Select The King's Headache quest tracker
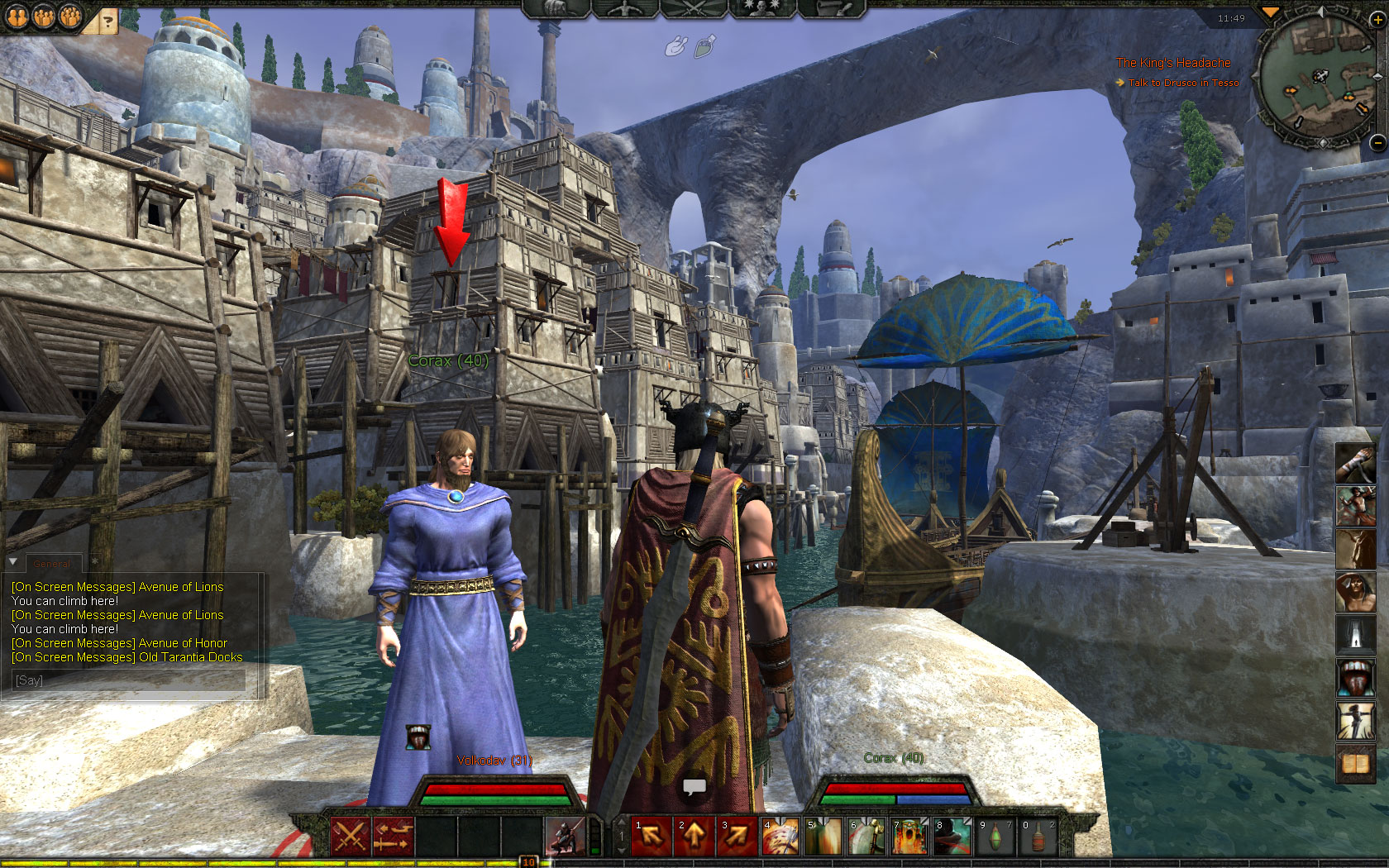This screenshot has height=868, width=1389. pos(1173,63)
